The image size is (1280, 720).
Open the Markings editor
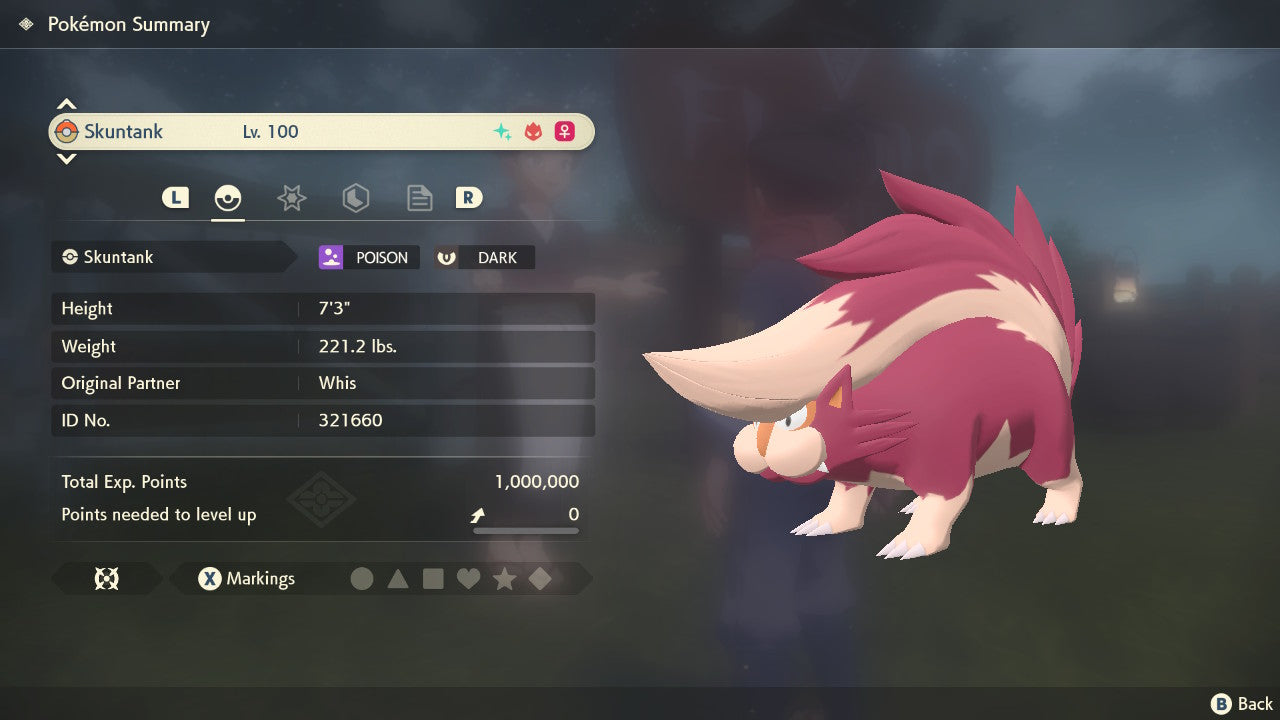click(246, 579)
